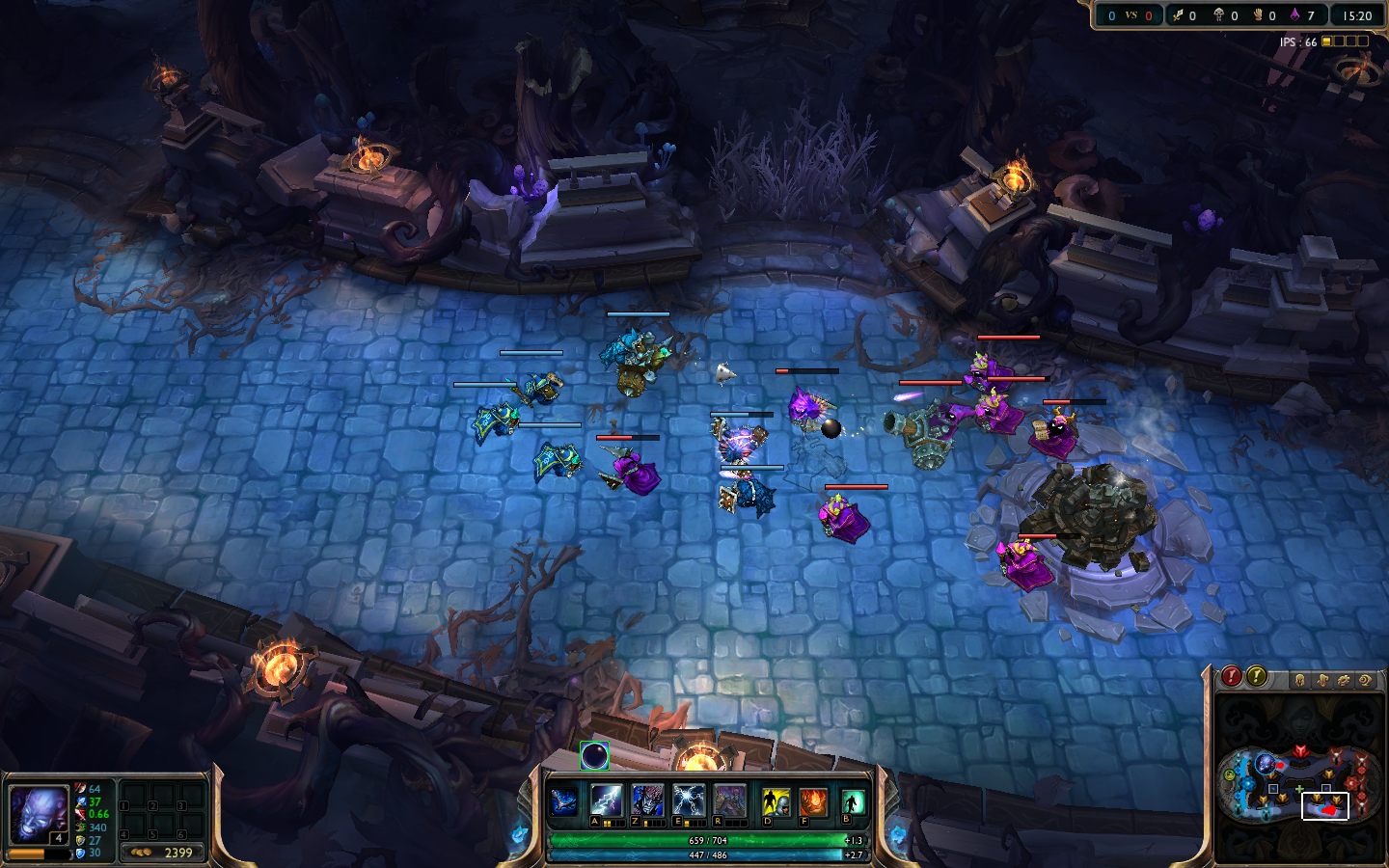The width and height of the screenshot is (1389, 868).
Task: Use the flaming fist summoner spell
Action: (812, 801)
